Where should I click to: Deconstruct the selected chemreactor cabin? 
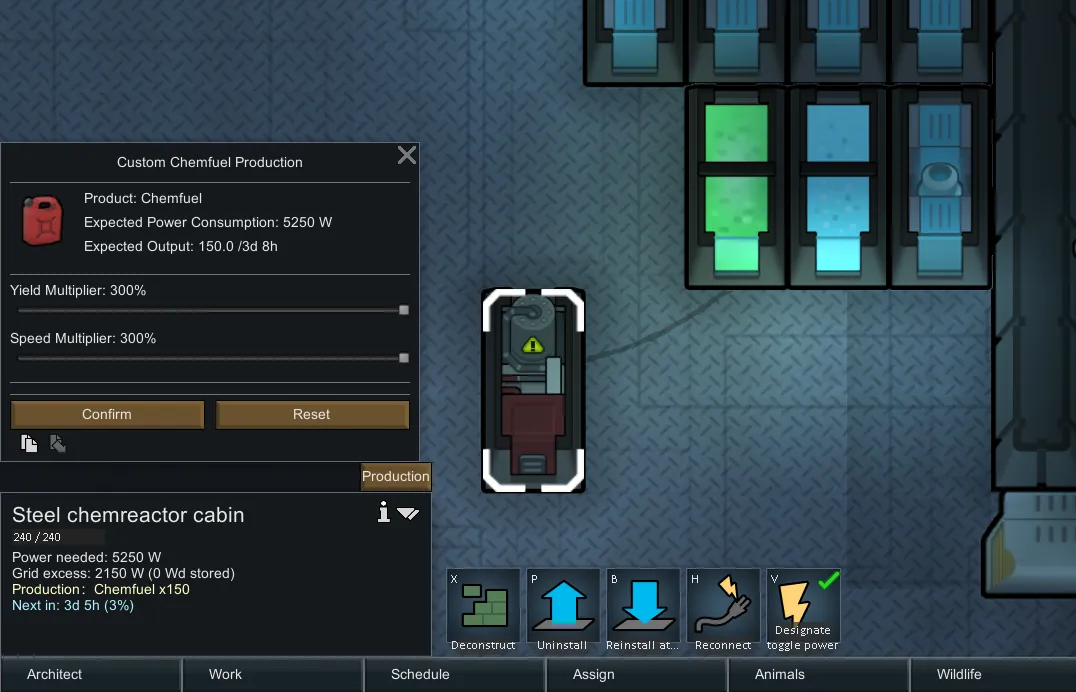pyautogui.click(x=483, y=606)
